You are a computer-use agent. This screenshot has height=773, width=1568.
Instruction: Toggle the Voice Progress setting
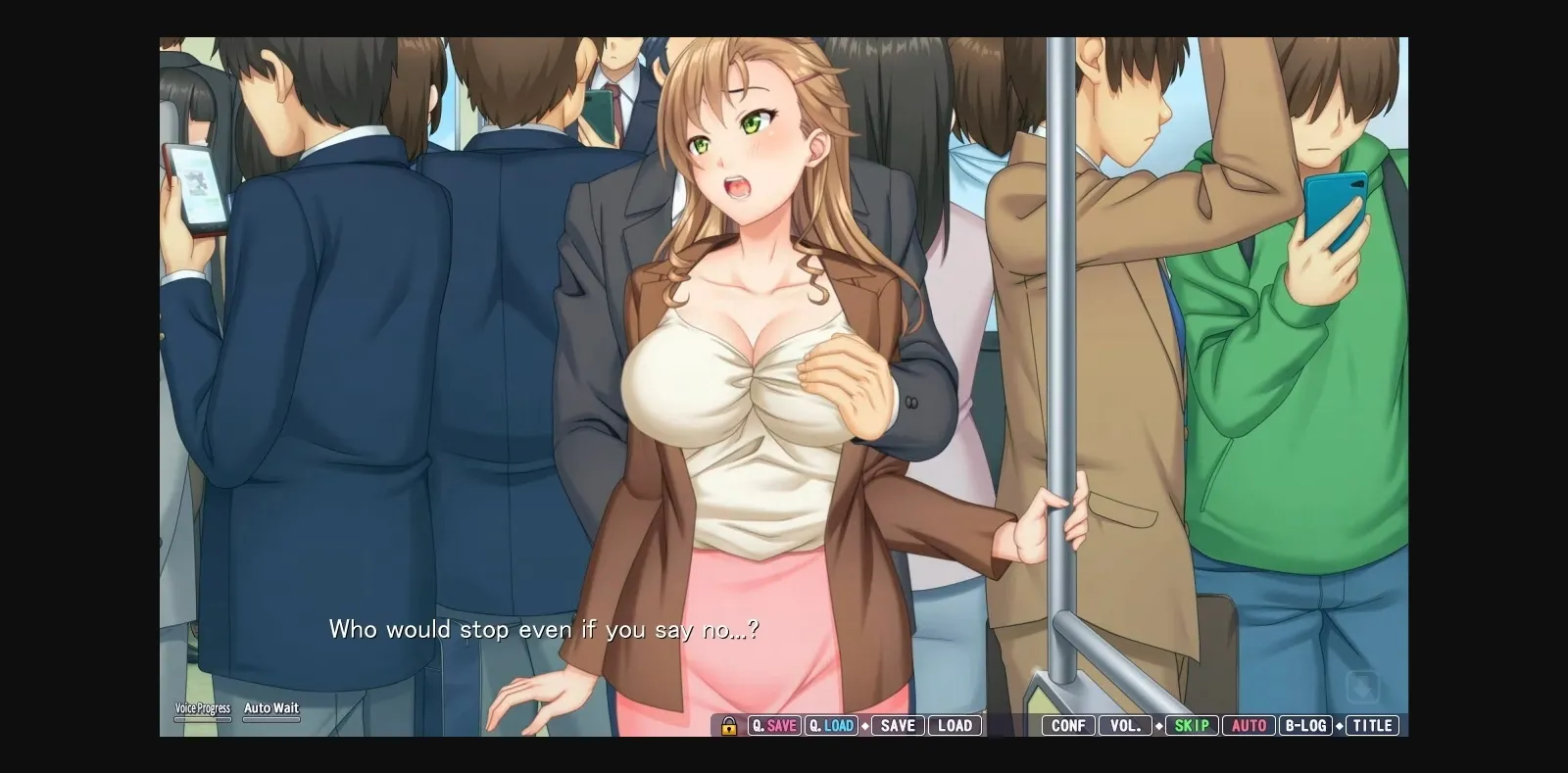point(202,707)
